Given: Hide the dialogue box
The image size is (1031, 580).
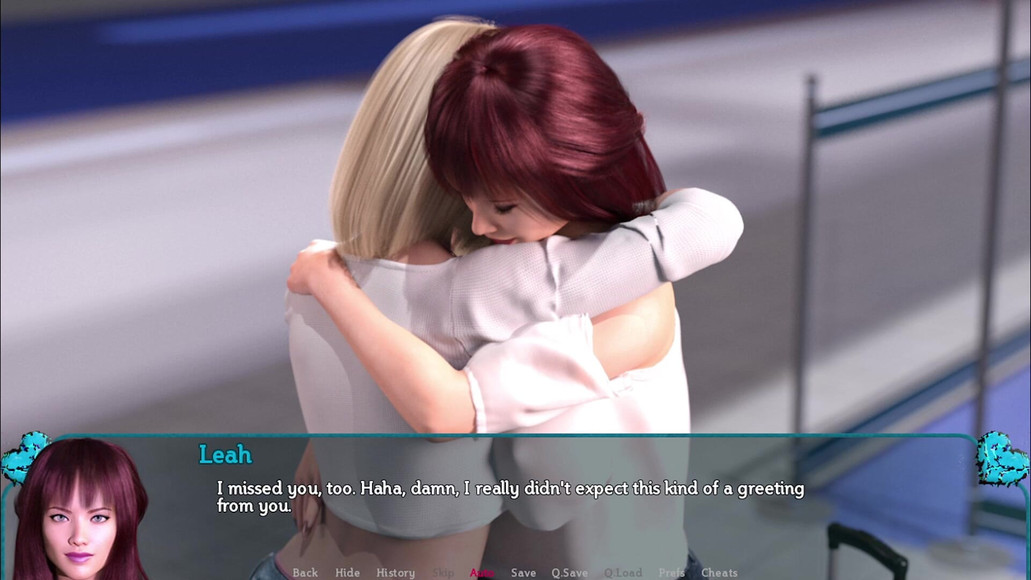Looking at the screenshot, I should pos(347,573).
